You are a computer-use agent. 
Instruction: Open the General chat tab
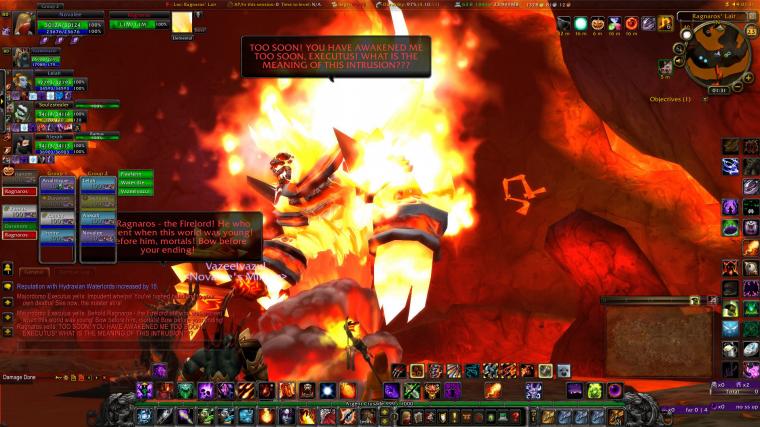pyautogui.click(x=33, y=271)
